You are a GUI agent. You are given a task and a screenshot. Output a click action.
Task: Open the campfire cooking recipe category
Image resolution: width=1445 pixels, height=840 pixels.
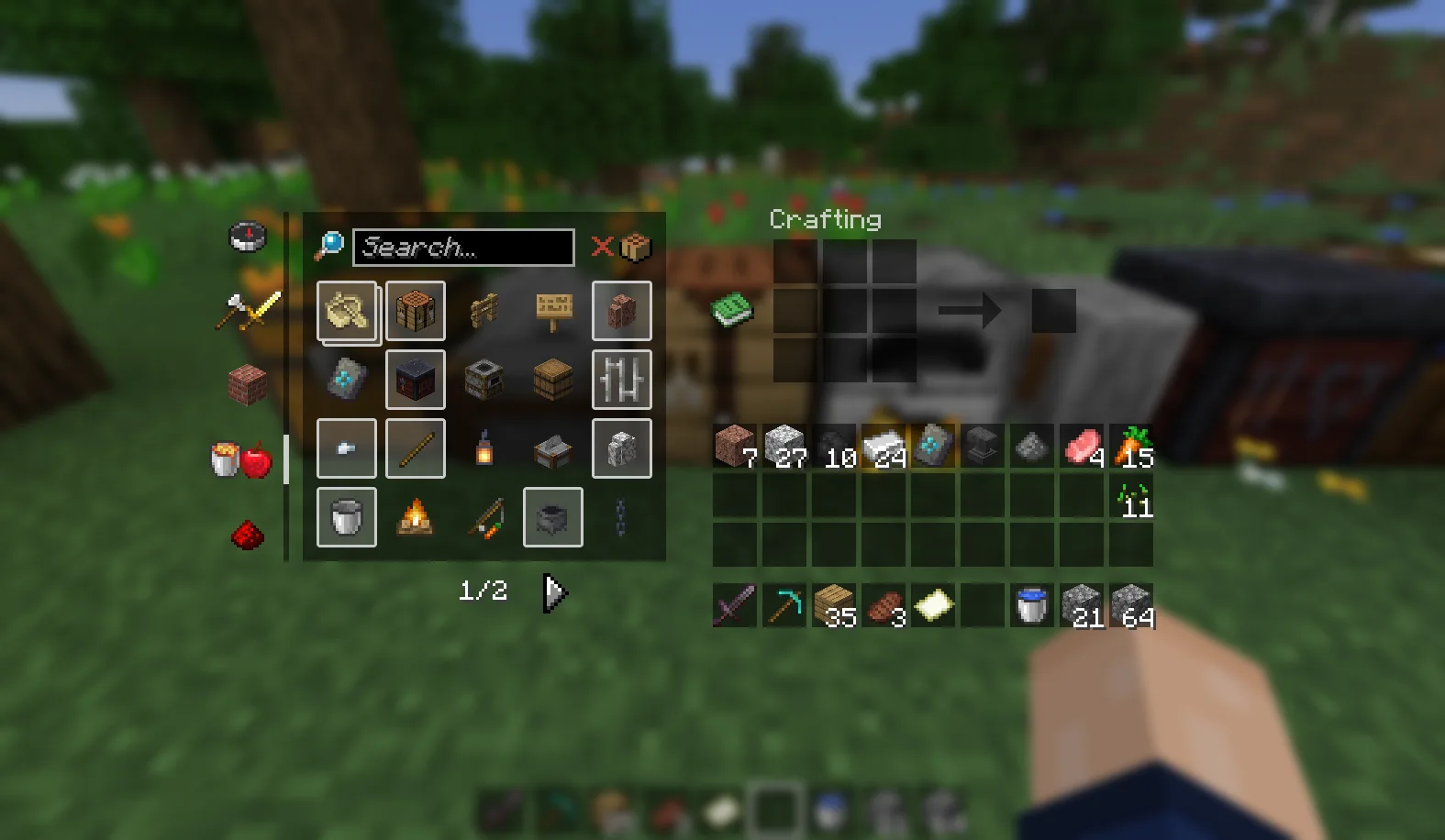[x=416, y=516]
